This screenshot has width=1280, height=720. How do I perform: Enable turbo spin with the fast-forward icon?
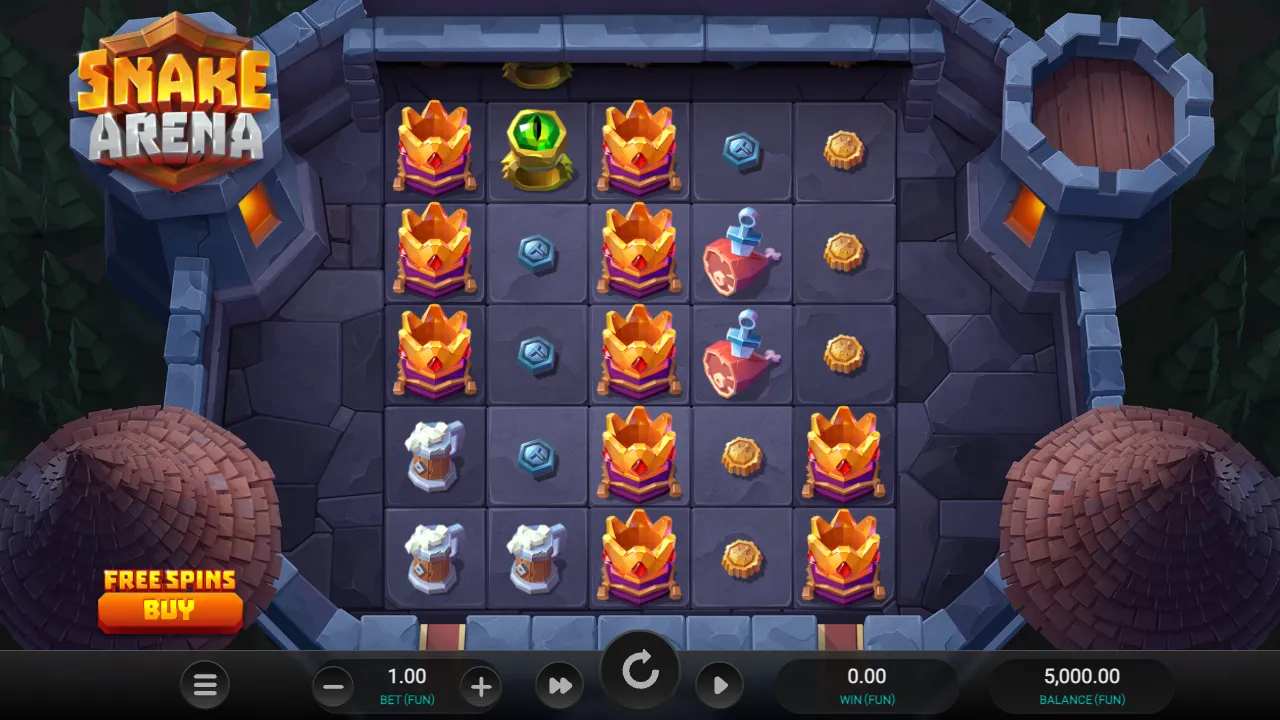click(559, 686)
